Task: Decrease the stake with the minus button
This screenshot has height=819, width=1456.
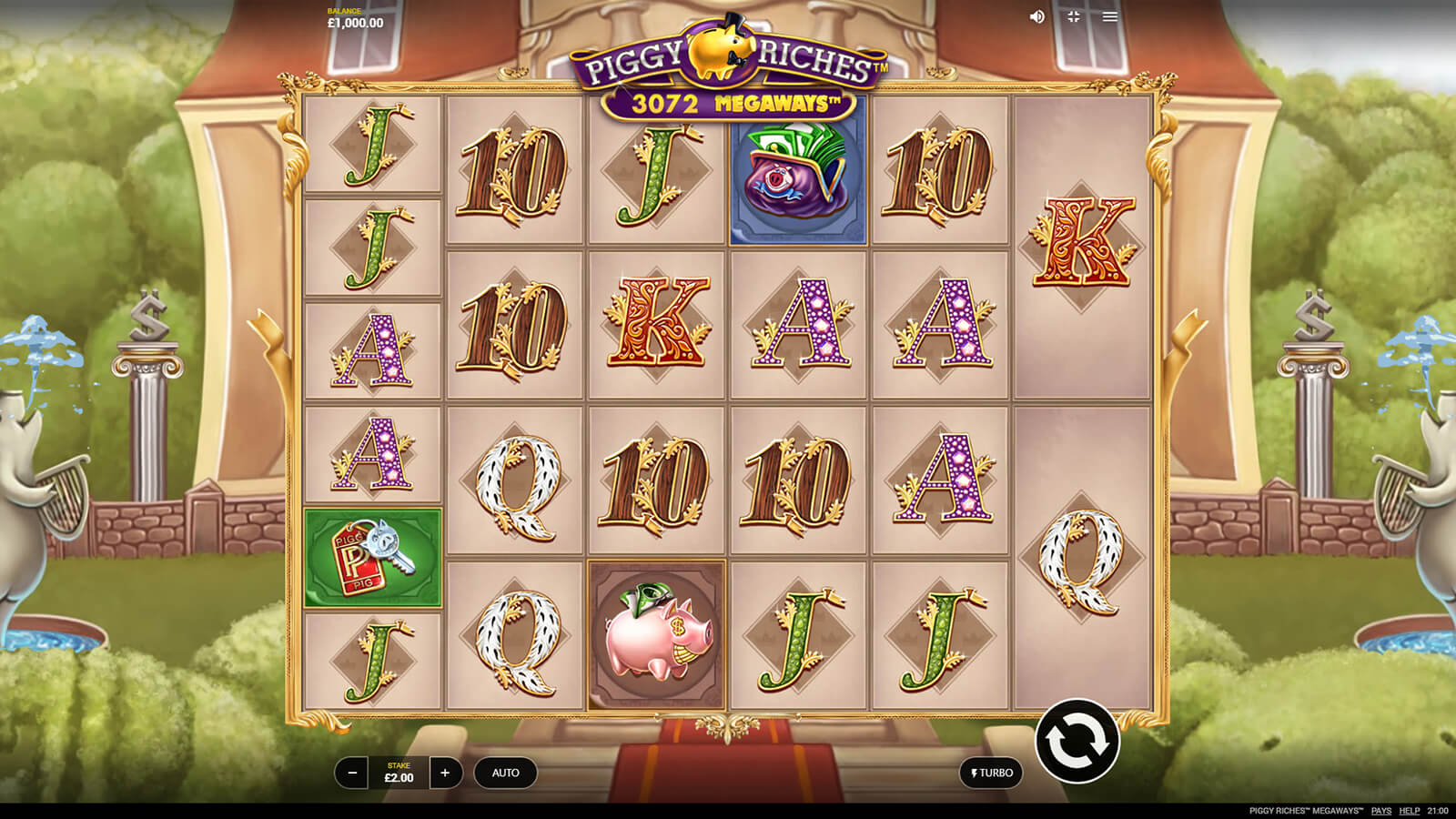Action: pyautogui.click(x=352, y=773)
